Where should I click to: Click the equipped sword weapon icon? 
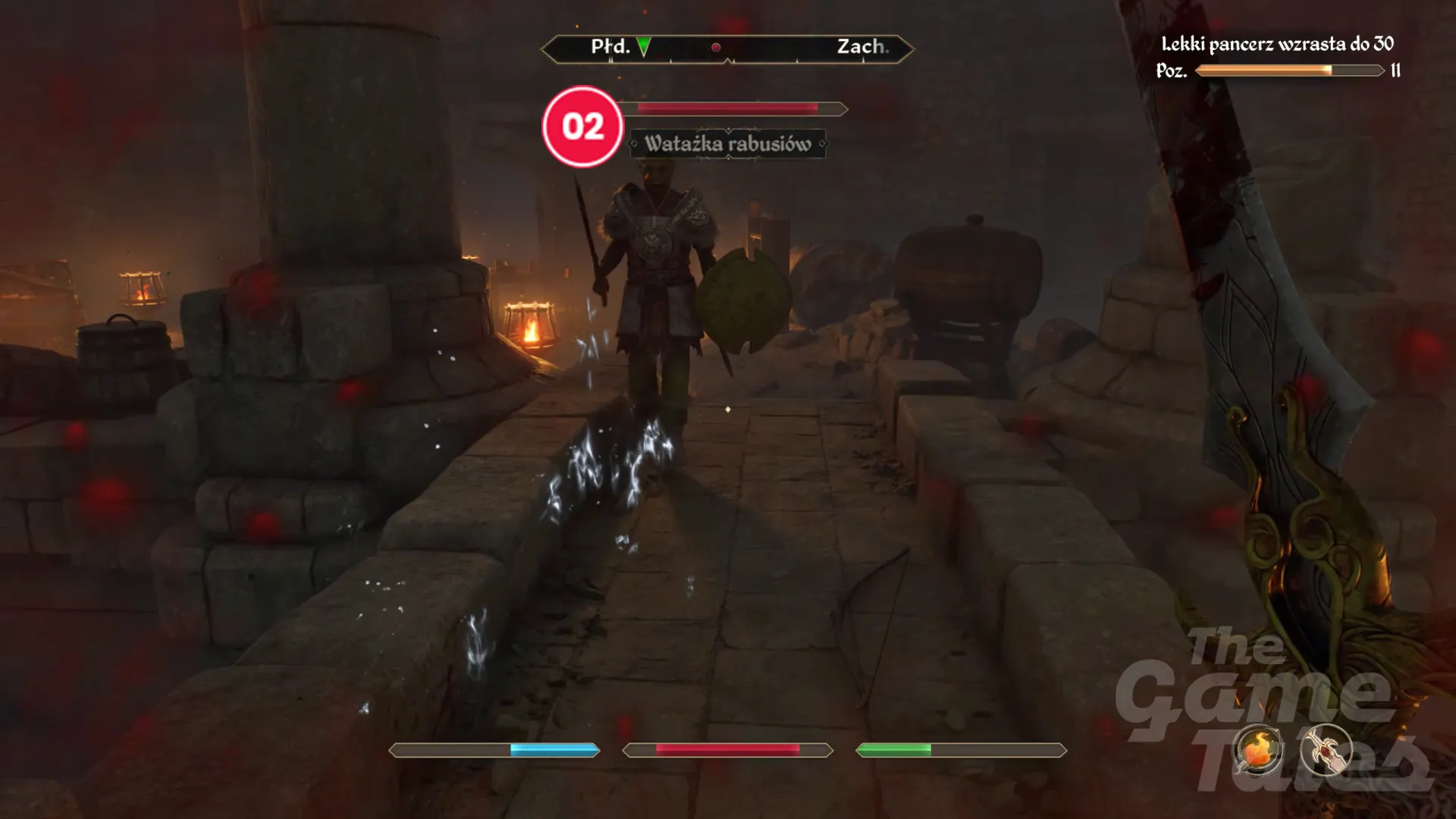[1326, 749]
